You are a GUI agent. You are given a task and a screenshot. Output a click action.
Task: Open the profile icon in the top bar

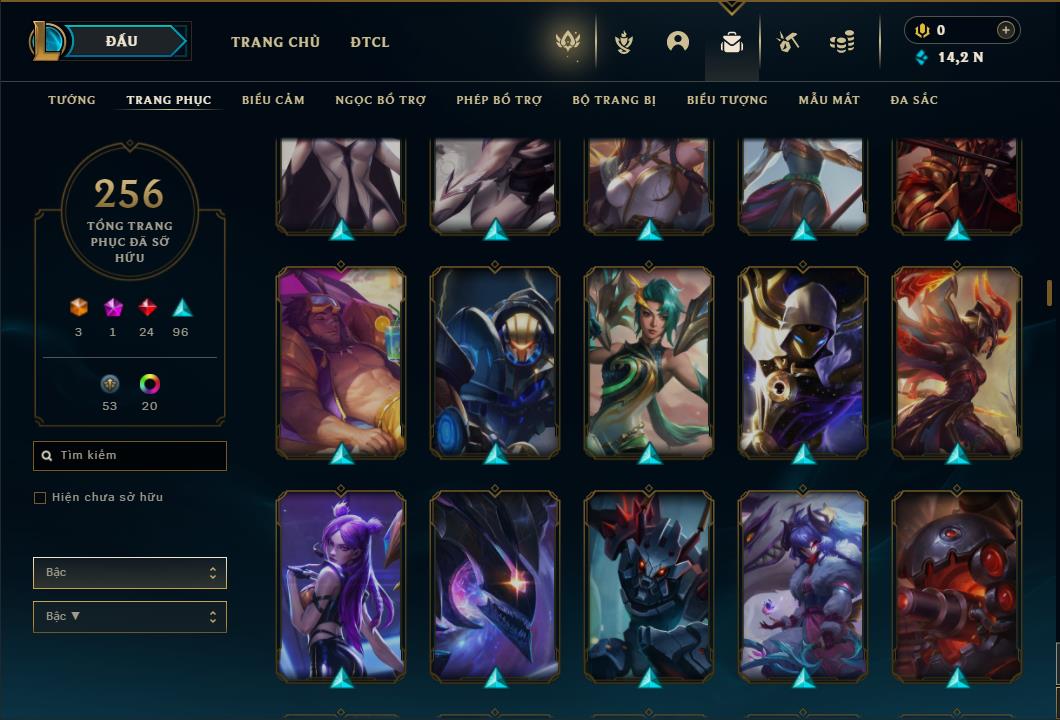point(678,42)
